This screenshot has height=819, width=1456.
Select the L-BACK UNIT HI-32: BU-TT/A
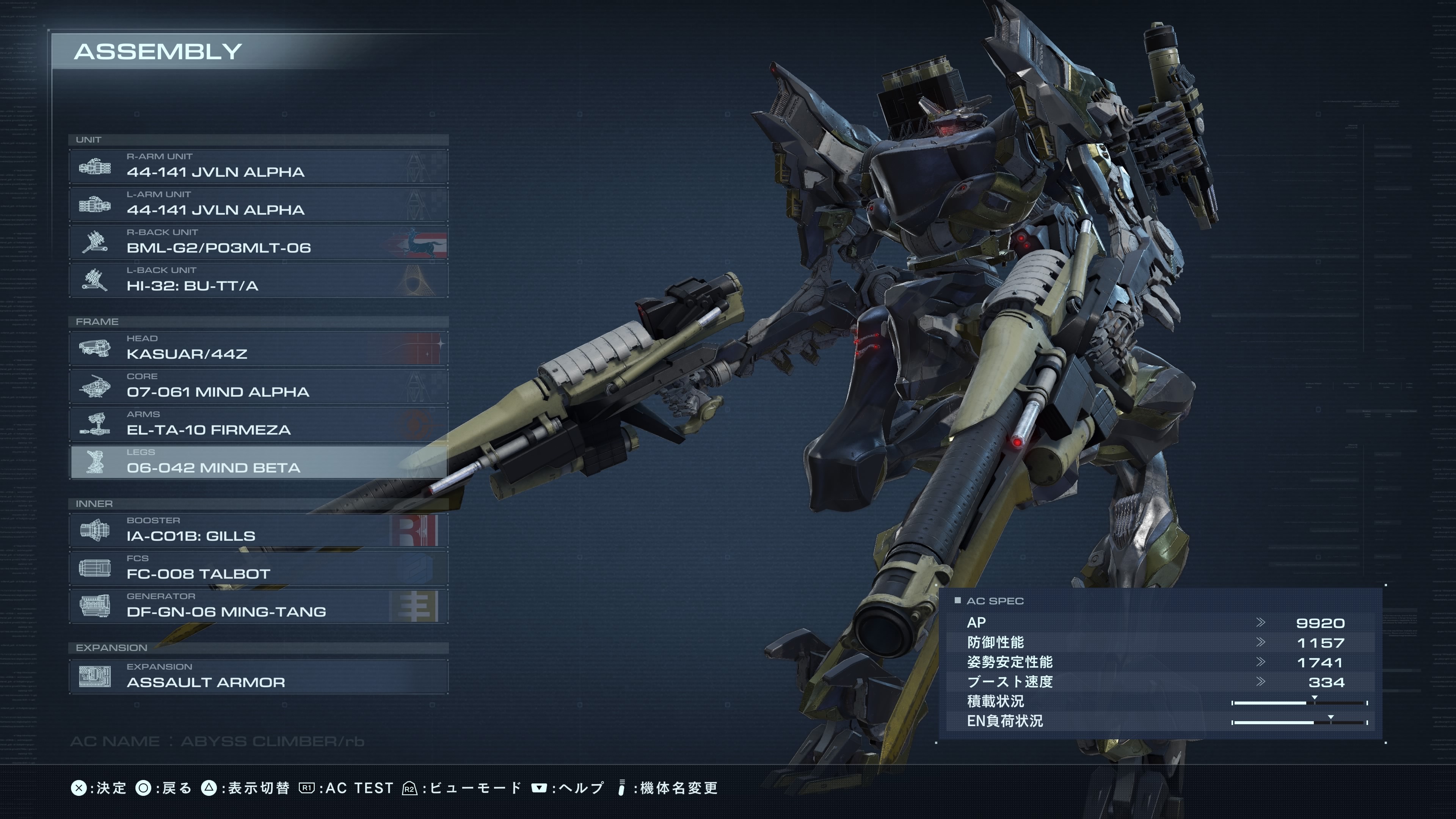click(x=258, y=280)
